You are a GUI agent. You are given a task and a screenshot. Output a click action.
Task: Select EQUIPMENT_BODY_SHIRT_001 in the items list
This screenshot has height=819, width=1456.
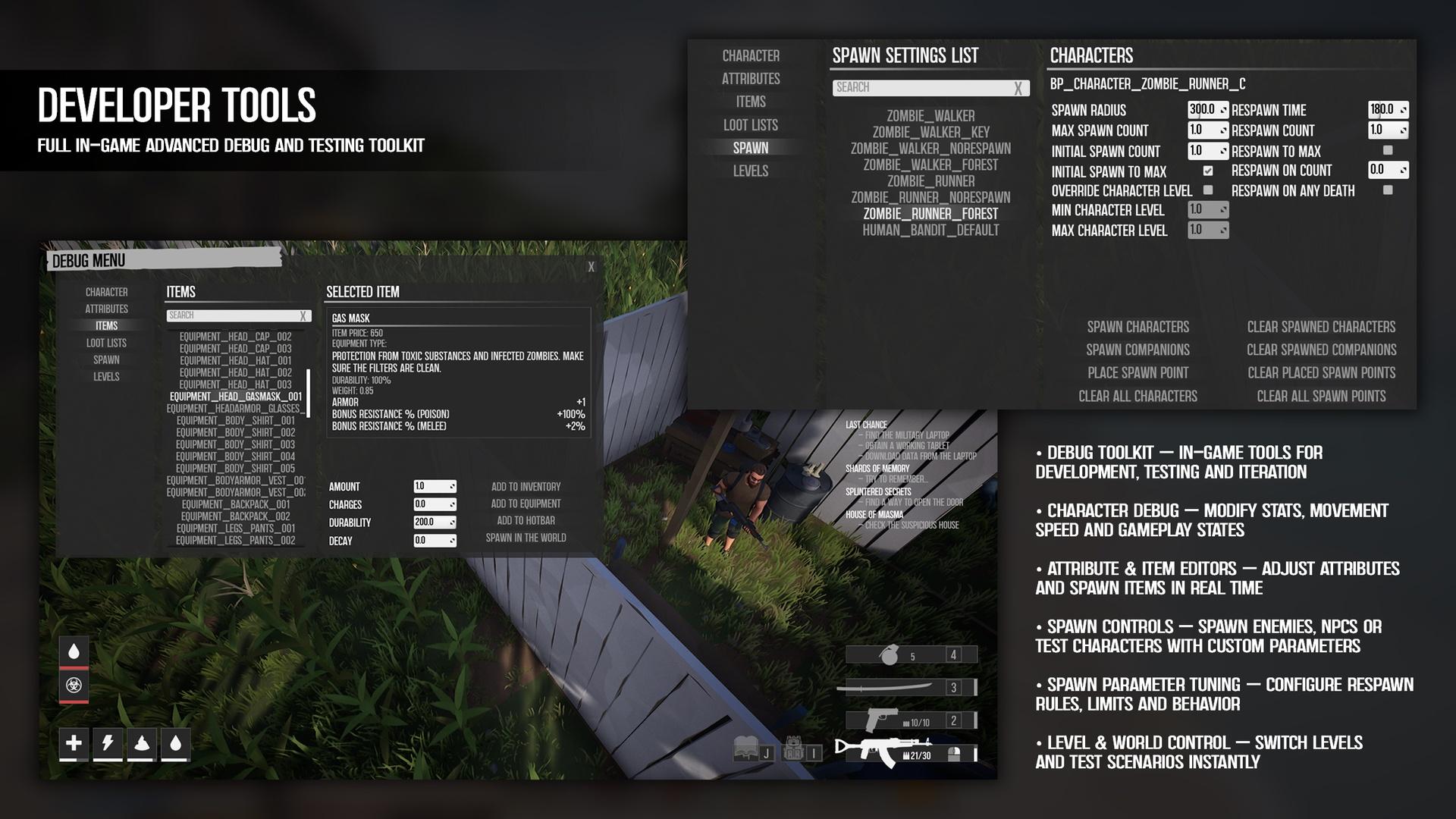coord(235,421)
